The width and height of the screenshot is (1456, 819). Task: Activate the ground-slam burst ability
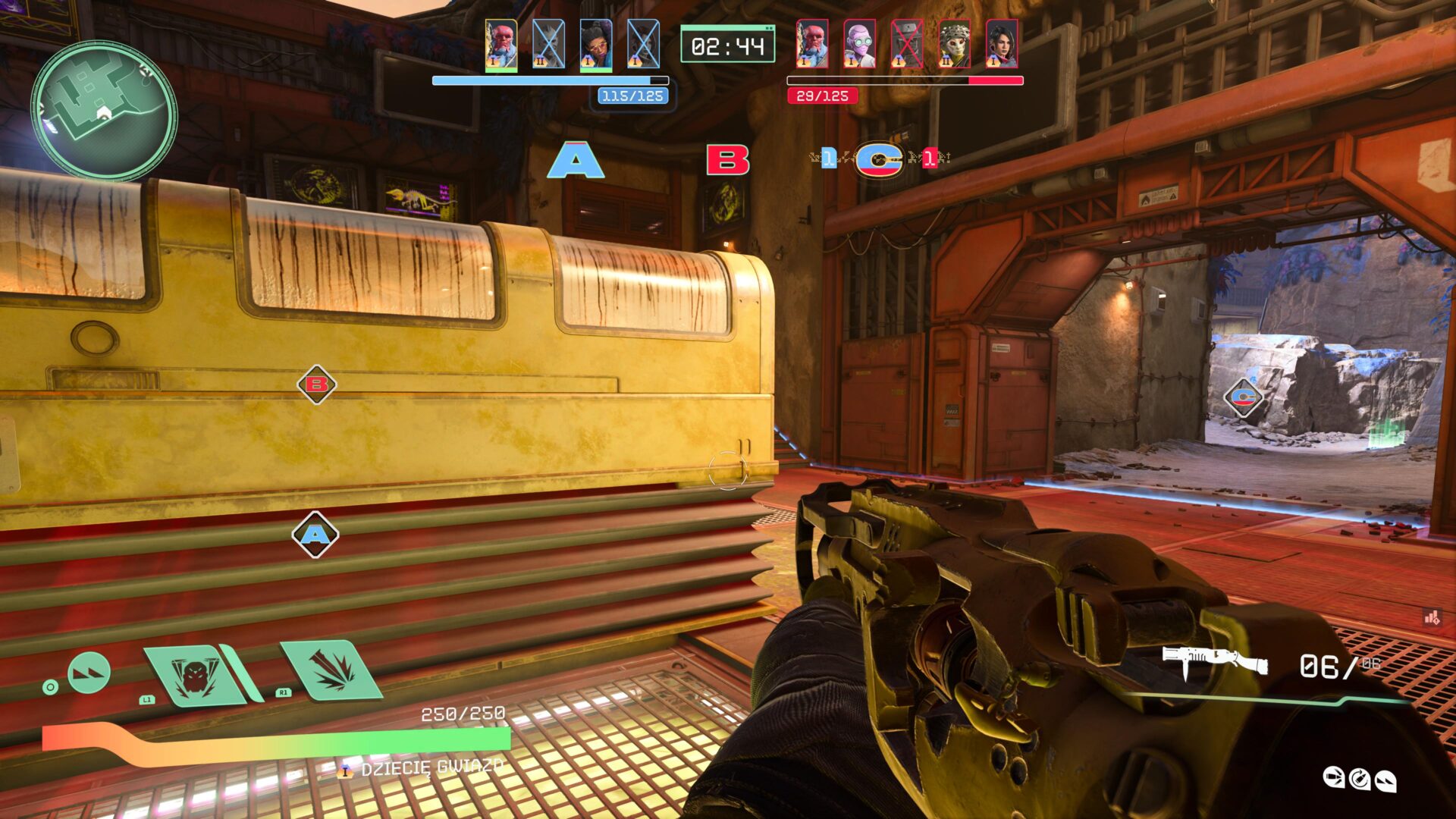331,670
